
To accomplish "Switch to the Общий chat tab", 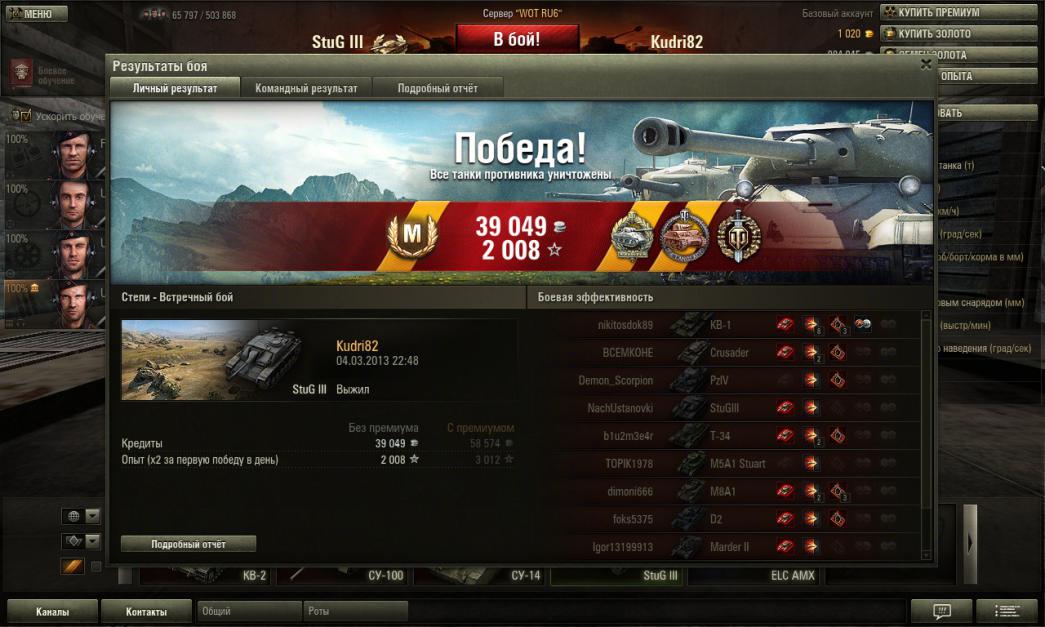I will [249, 611].
